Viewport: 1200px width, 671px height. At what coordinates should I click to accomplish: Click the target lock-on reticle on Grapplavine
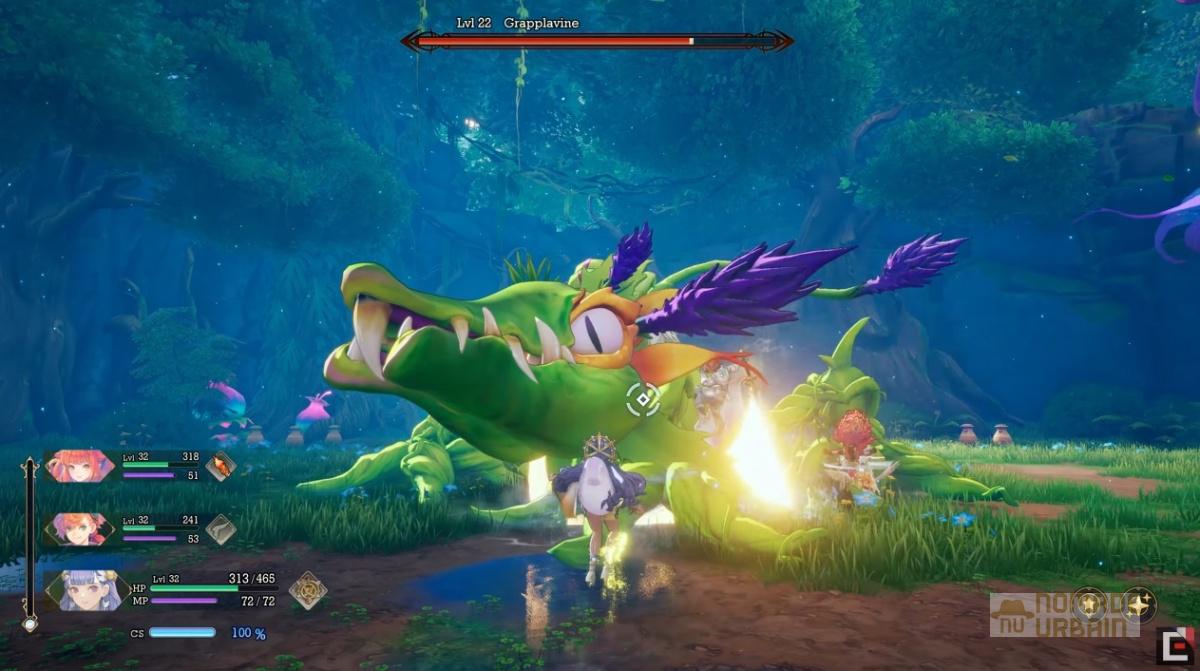(643, 399)
